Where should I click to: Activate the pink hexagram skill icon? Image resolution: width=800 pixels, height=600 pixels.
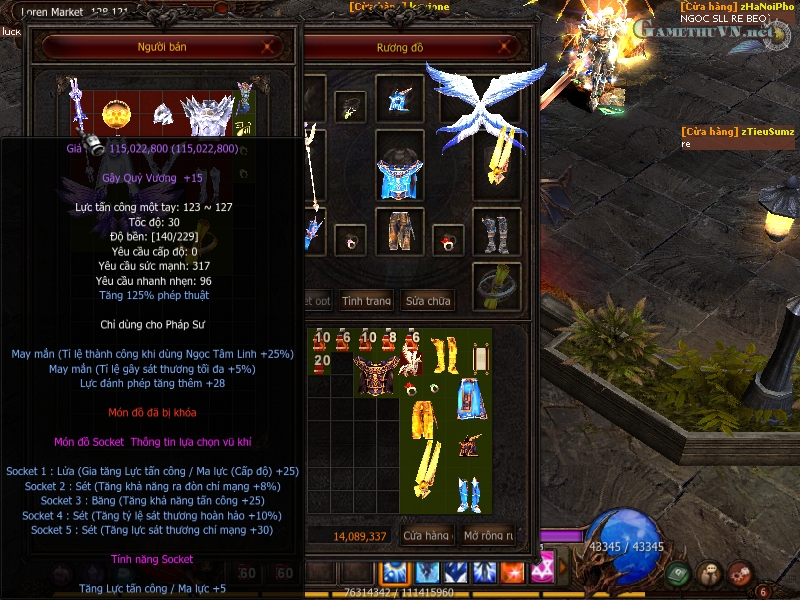(x=544, y=572)
